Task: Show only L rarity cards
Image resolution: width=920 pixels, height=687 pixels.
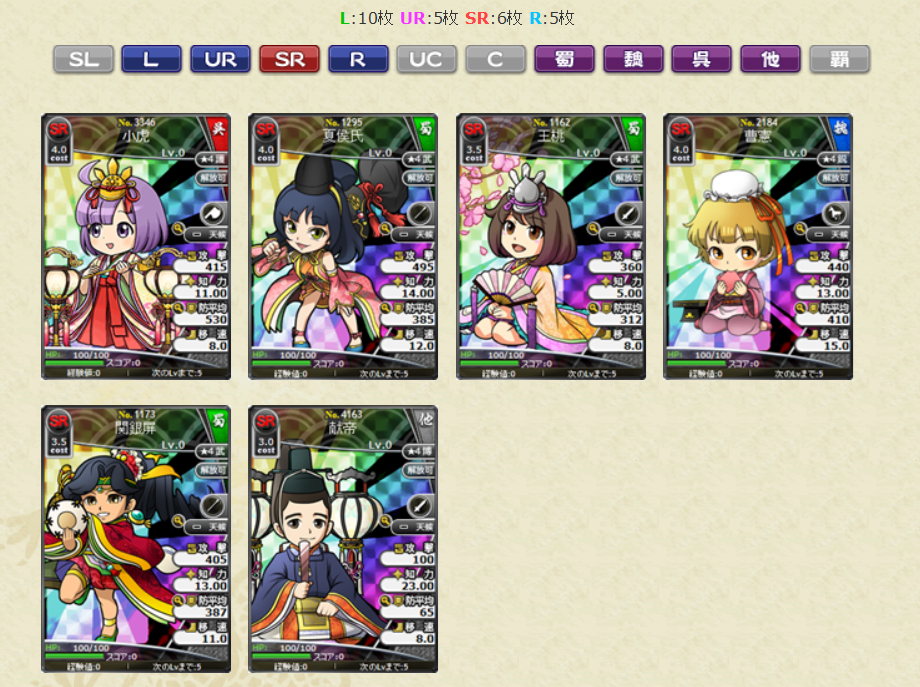Action: 151,59
